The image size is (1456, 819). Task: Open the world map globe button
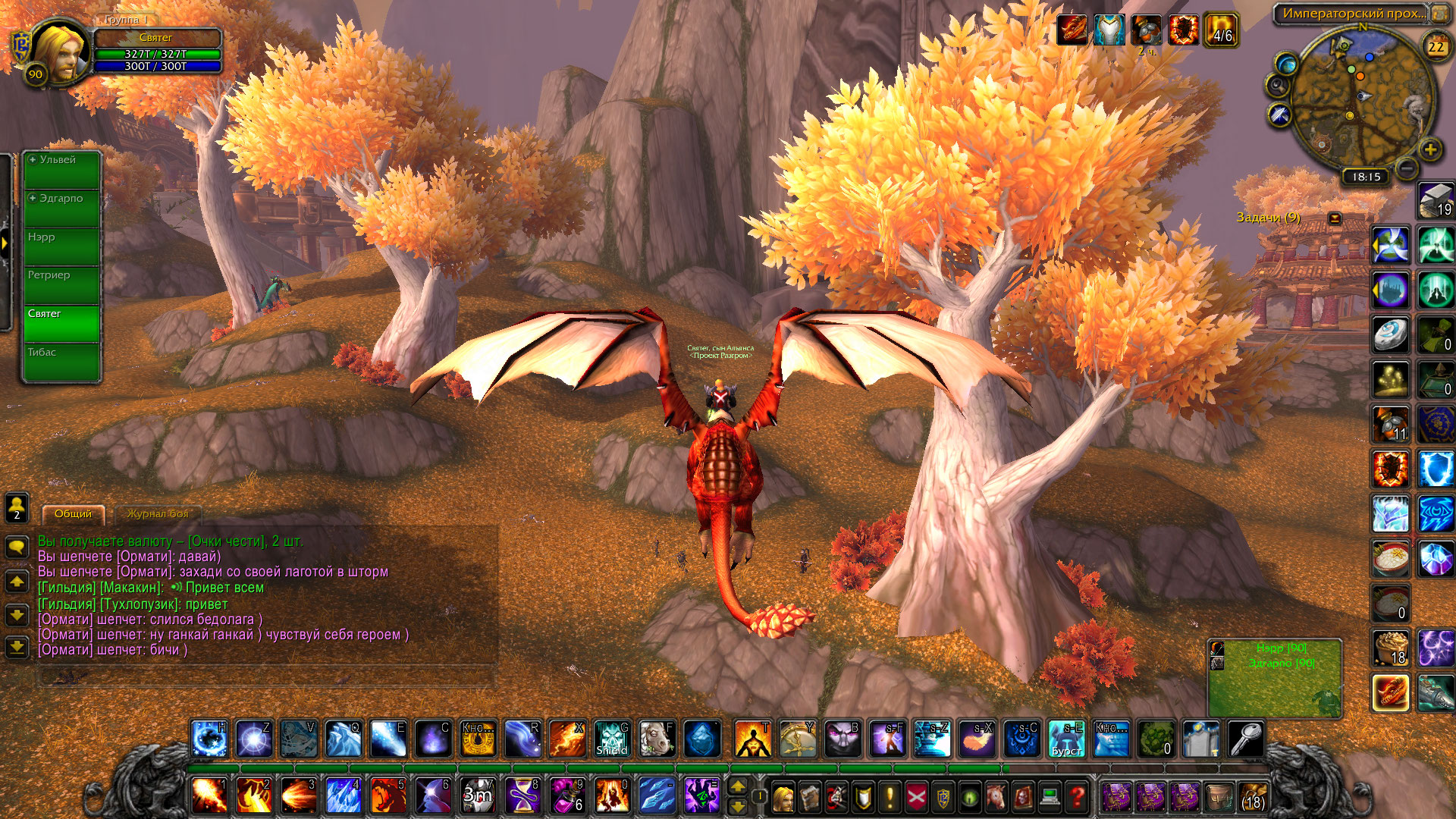point(1286,63)
